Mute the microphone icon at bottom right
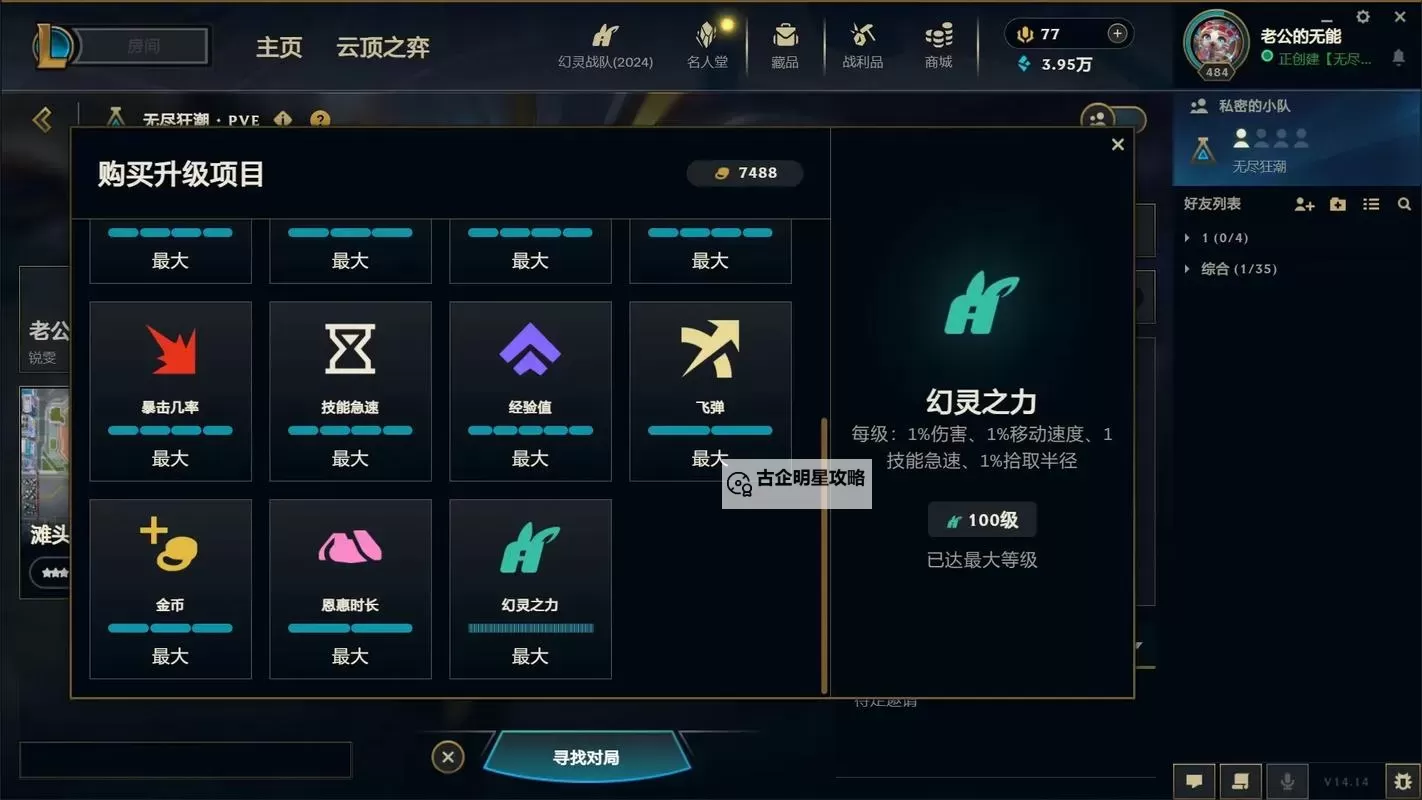 pyautogui.click(x=1287, y=781)
